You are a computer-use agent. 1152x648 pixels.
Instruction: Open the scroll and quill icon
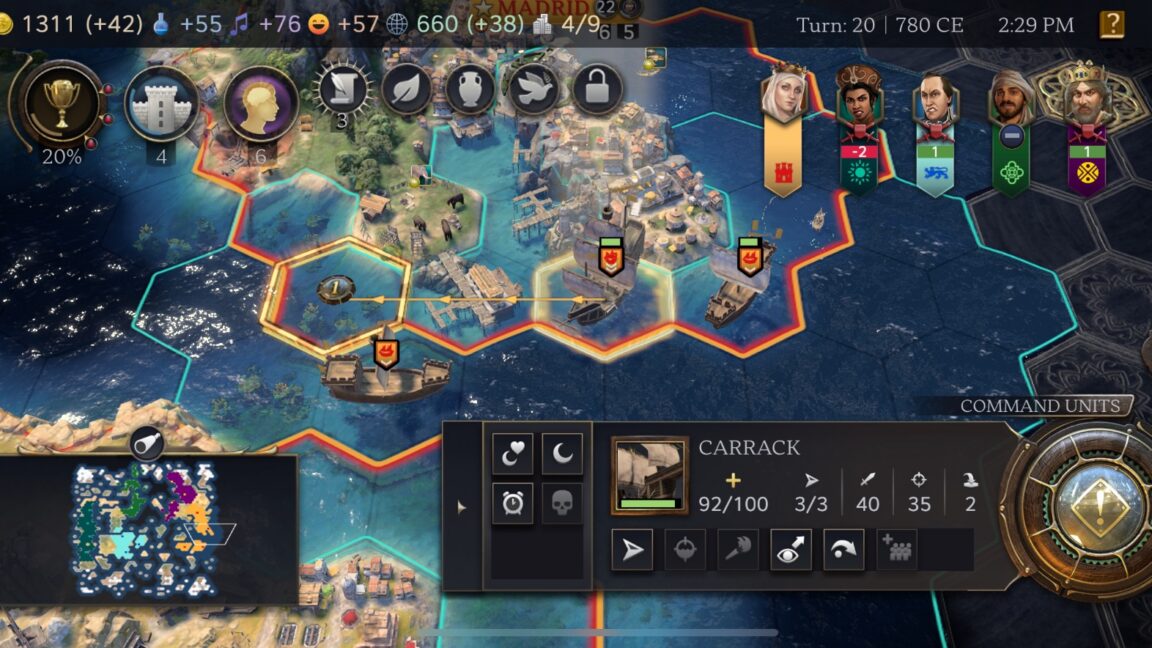(343, 90)
